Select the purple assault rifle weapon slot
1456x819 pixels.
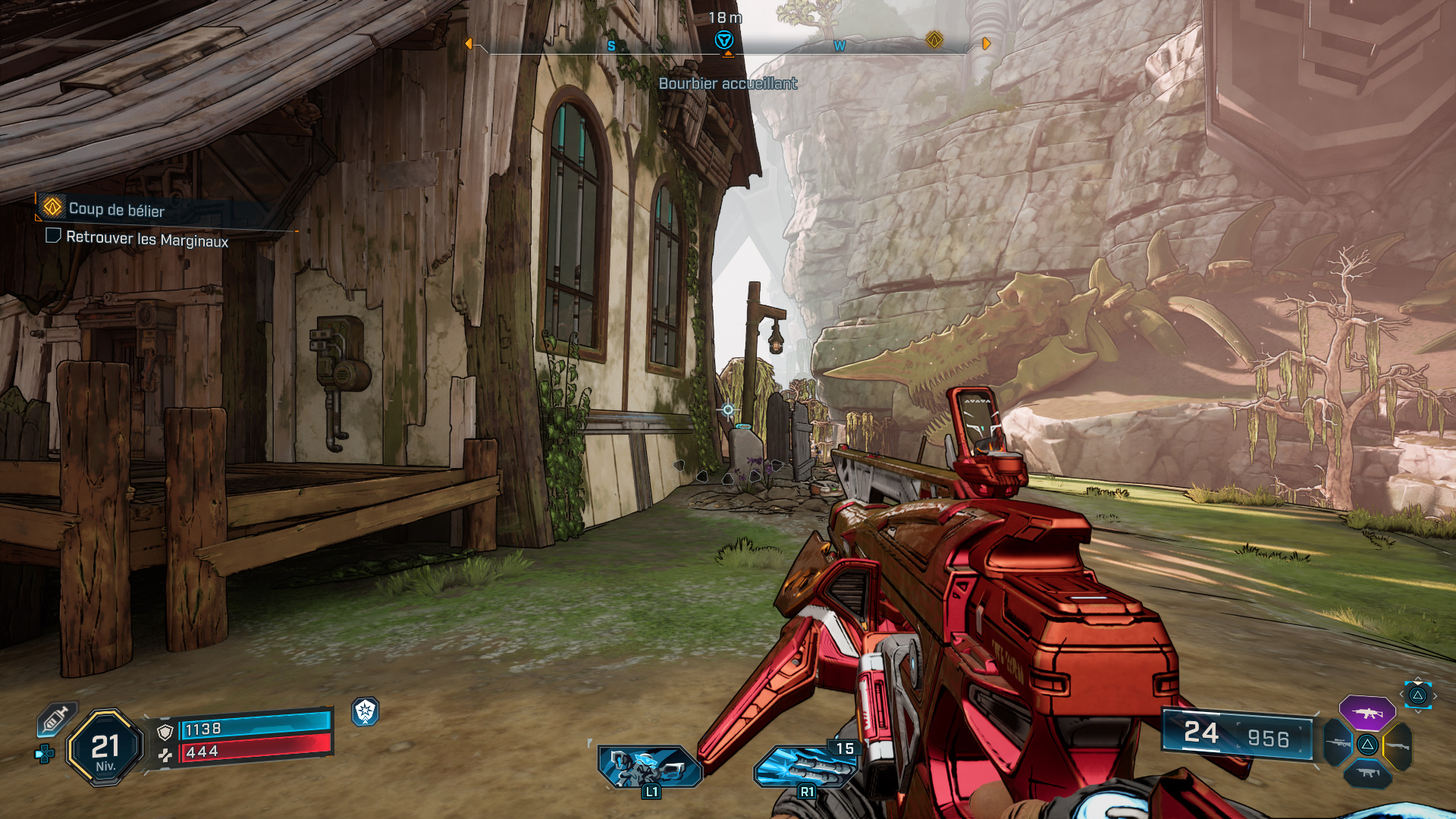1367,713
